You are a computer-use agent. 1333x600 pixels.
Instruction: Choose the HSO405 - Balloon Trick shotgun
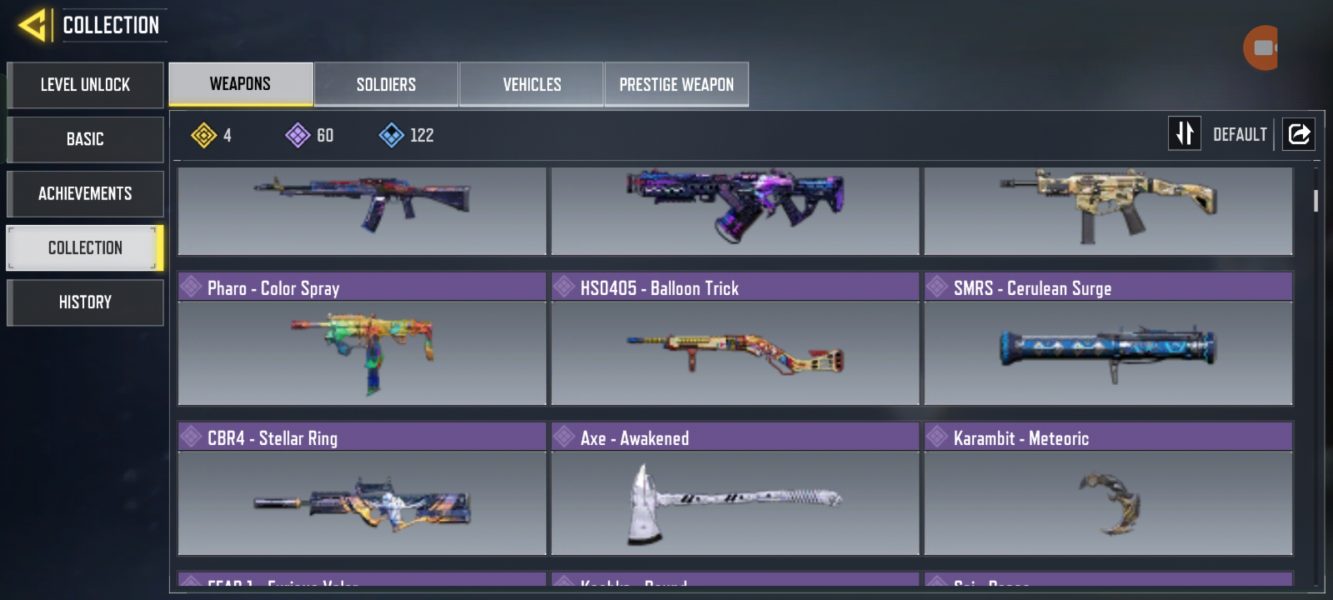click(x=735, y=340)
